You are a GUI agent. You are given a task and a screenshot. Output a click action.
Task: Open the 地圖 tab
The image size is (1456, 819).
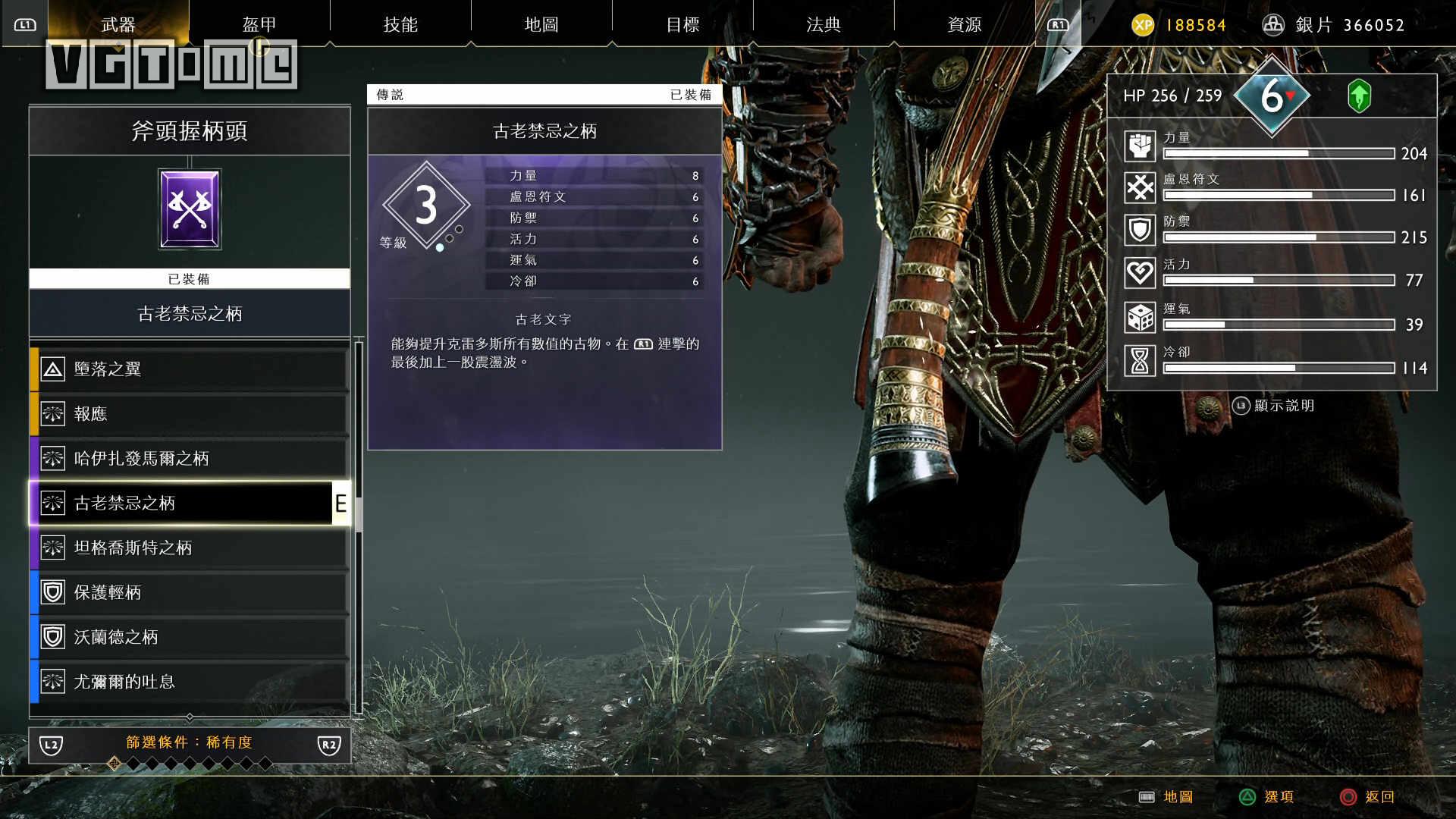pos(541,24)
